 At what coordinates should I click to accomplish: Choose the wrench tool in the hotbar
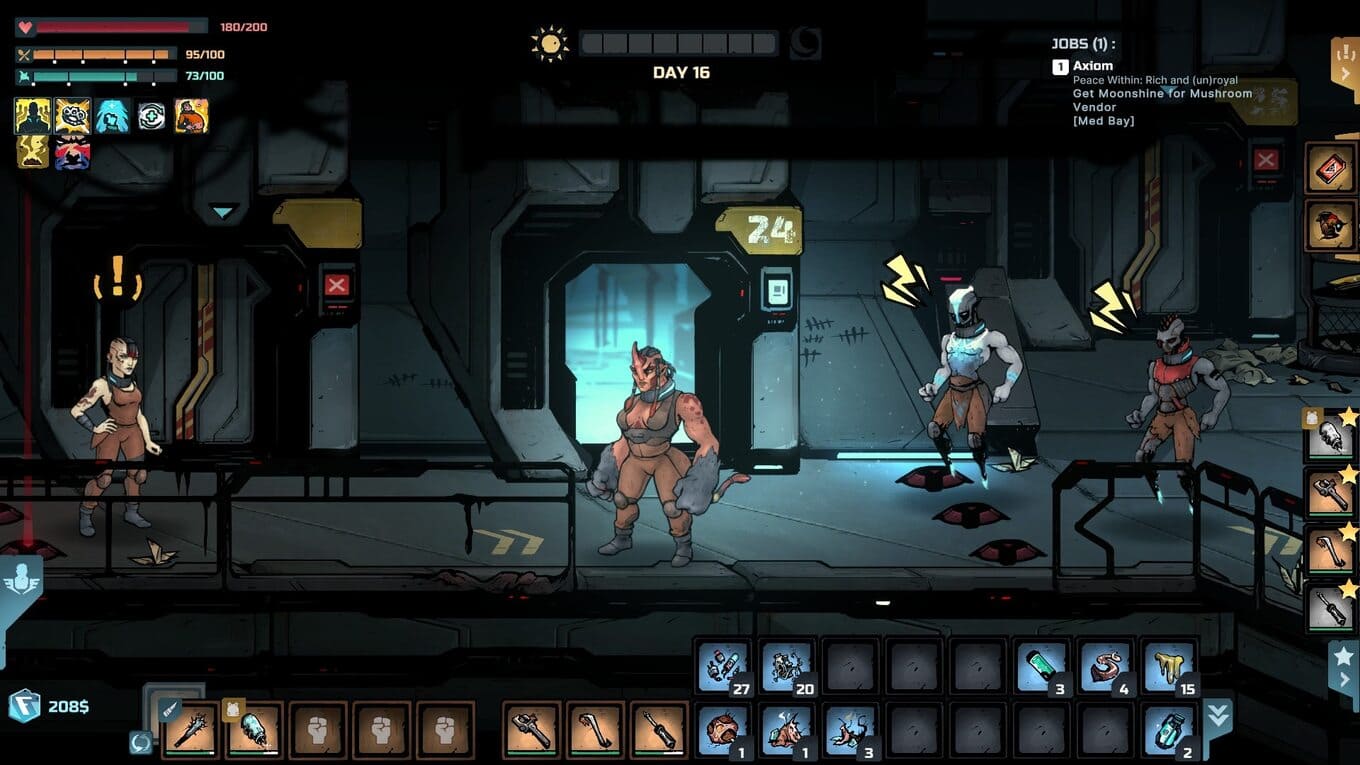pos(531,730)
